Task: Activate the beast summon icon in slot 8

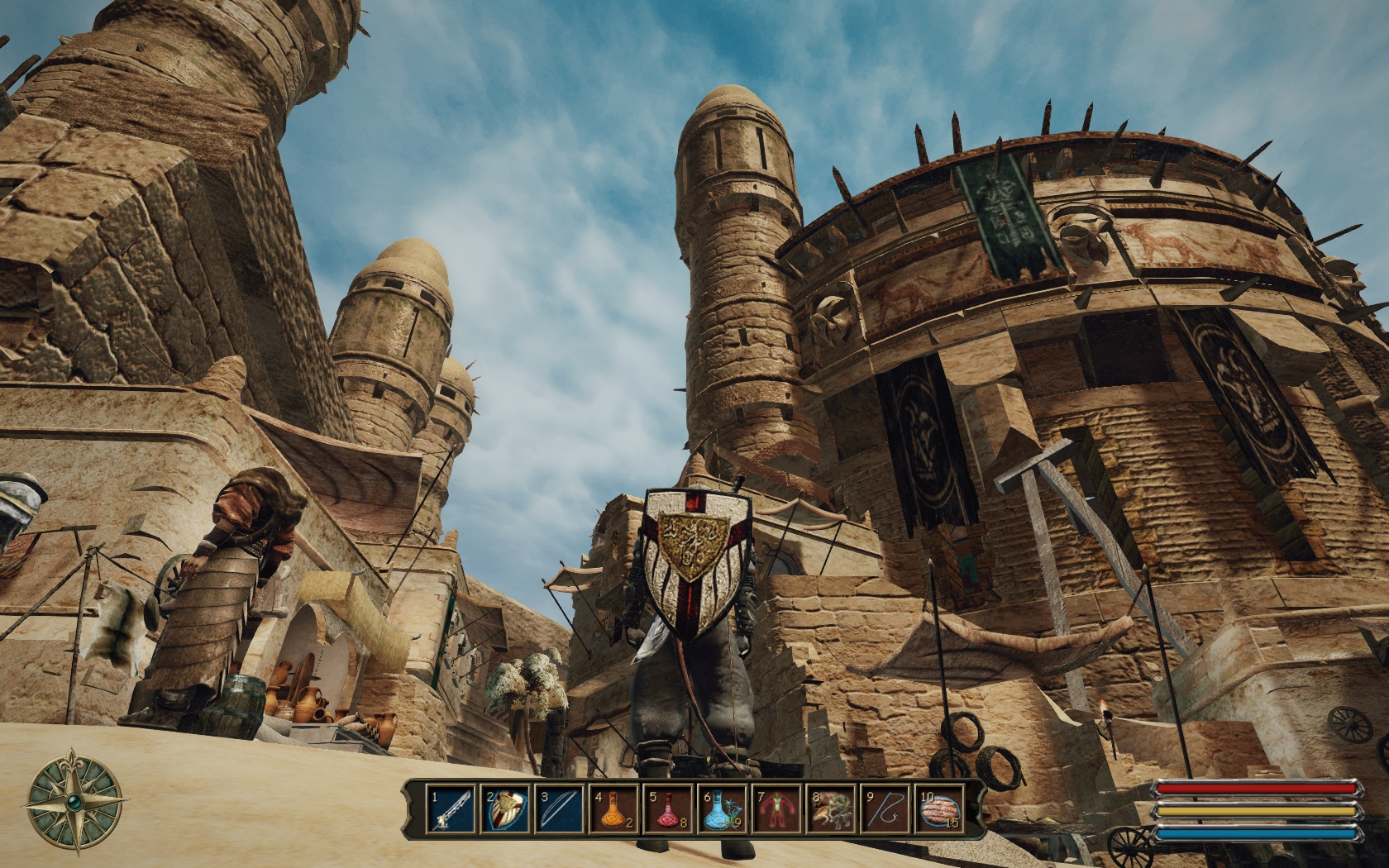Action: tap(831, 809)
